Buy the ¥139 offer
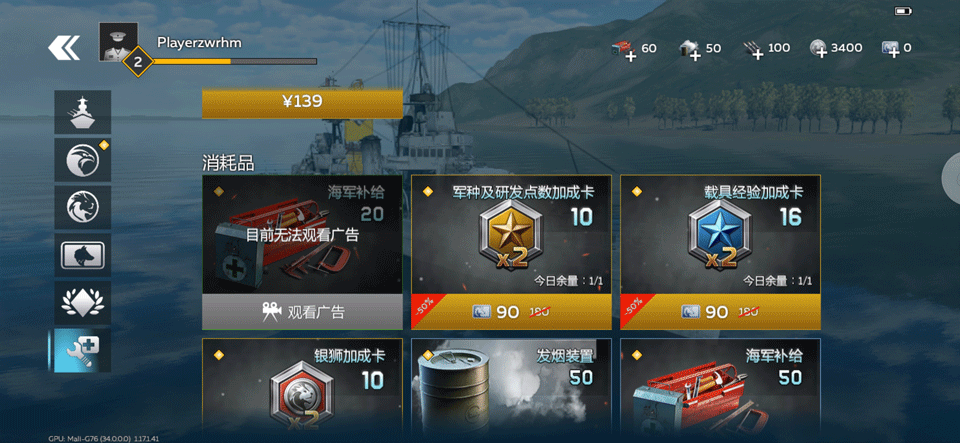 tap(302, 102)
